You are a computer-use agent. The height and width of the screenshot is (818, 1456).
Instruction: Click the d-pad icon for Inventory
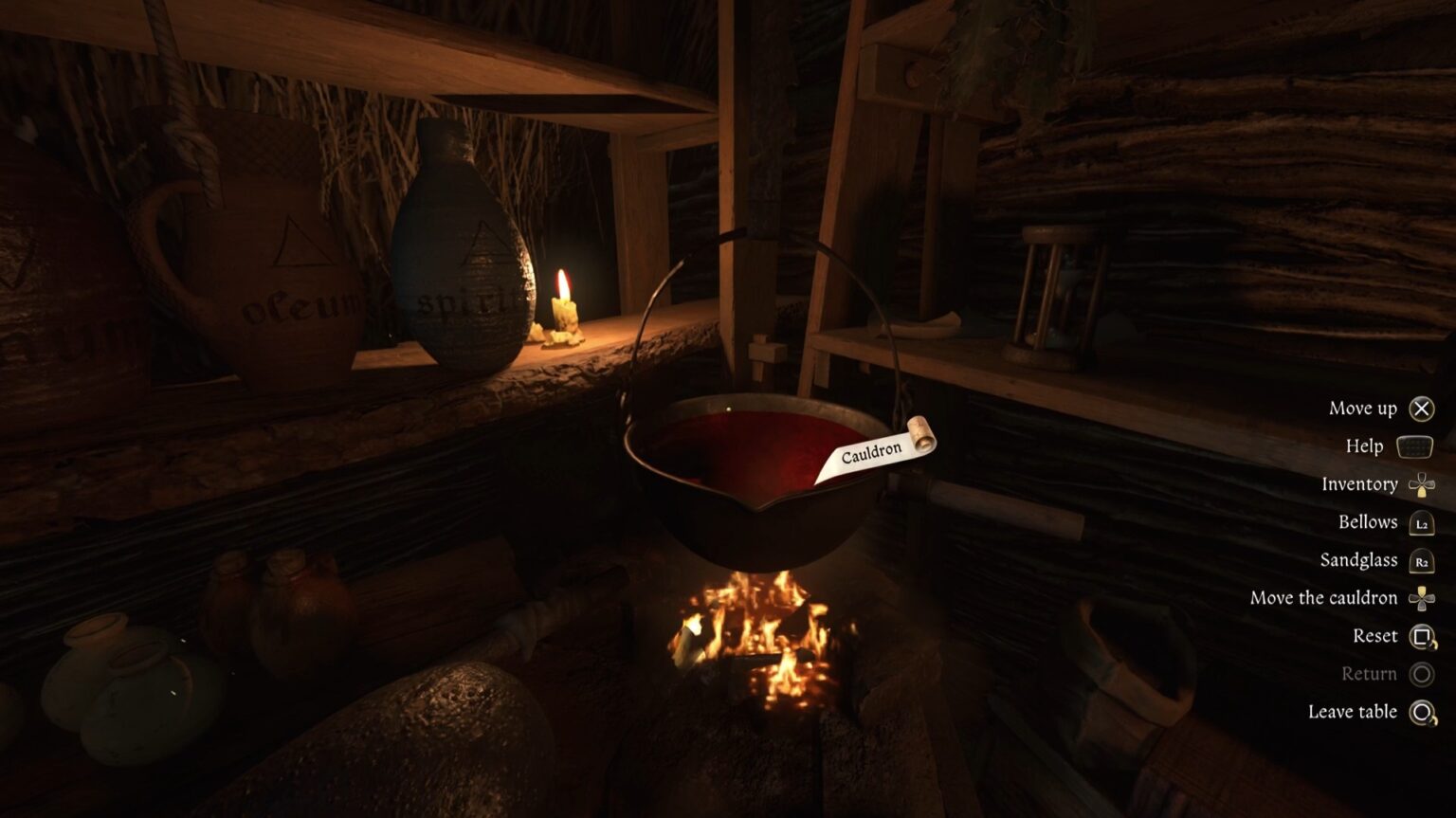(1422, 483)
